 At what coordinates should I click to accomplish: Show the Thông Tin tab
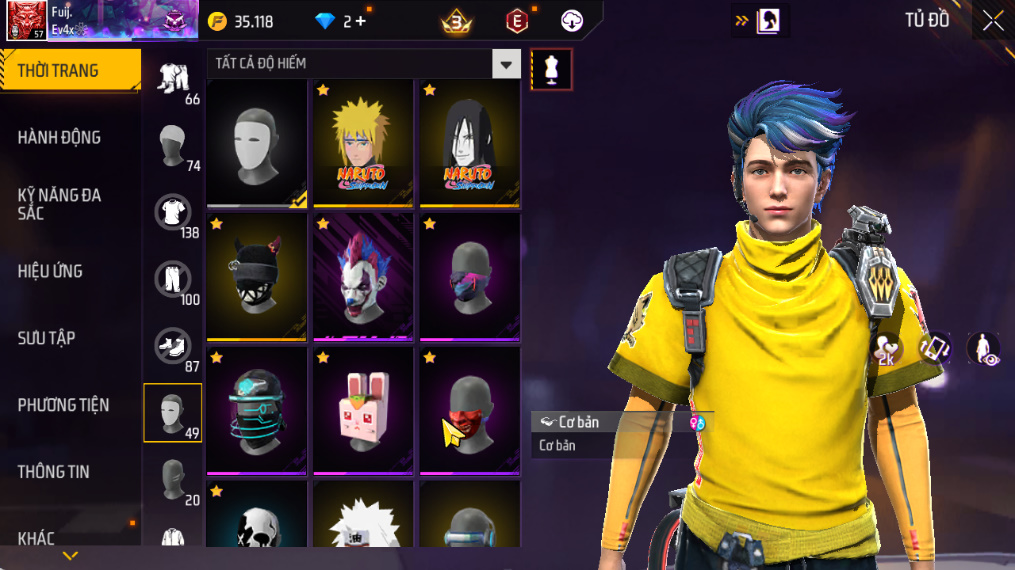[x=54, y=471]
